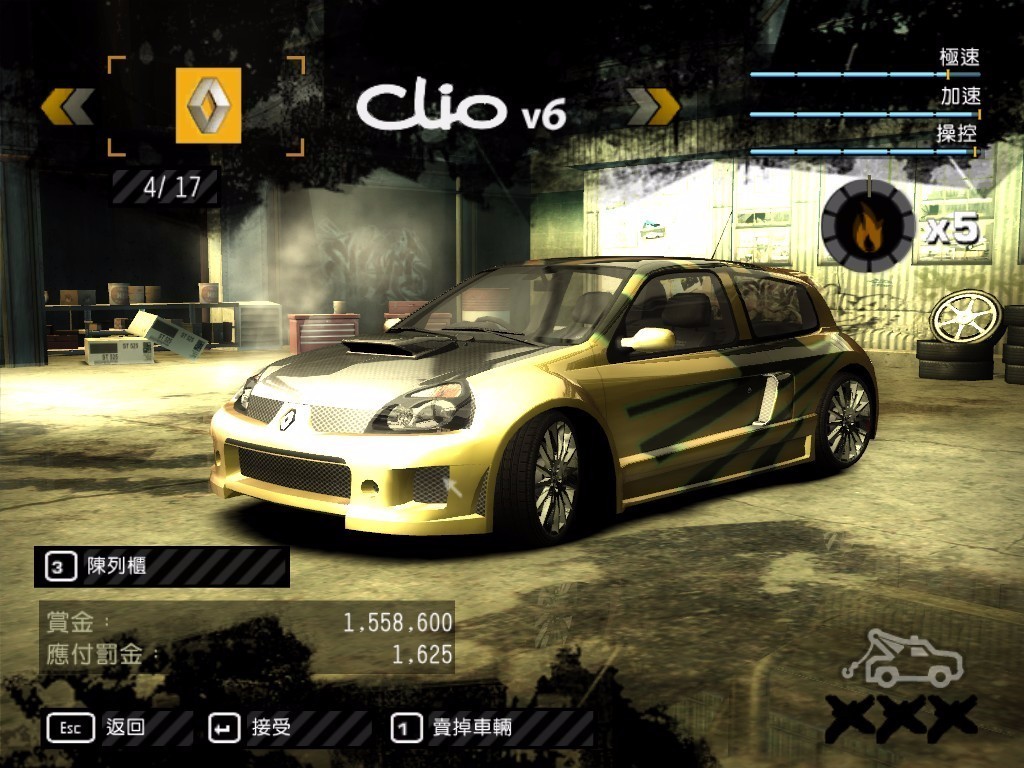Go to the previous car with left arrow
This screenshot has height=768, width=1024.
coord(68,106)
